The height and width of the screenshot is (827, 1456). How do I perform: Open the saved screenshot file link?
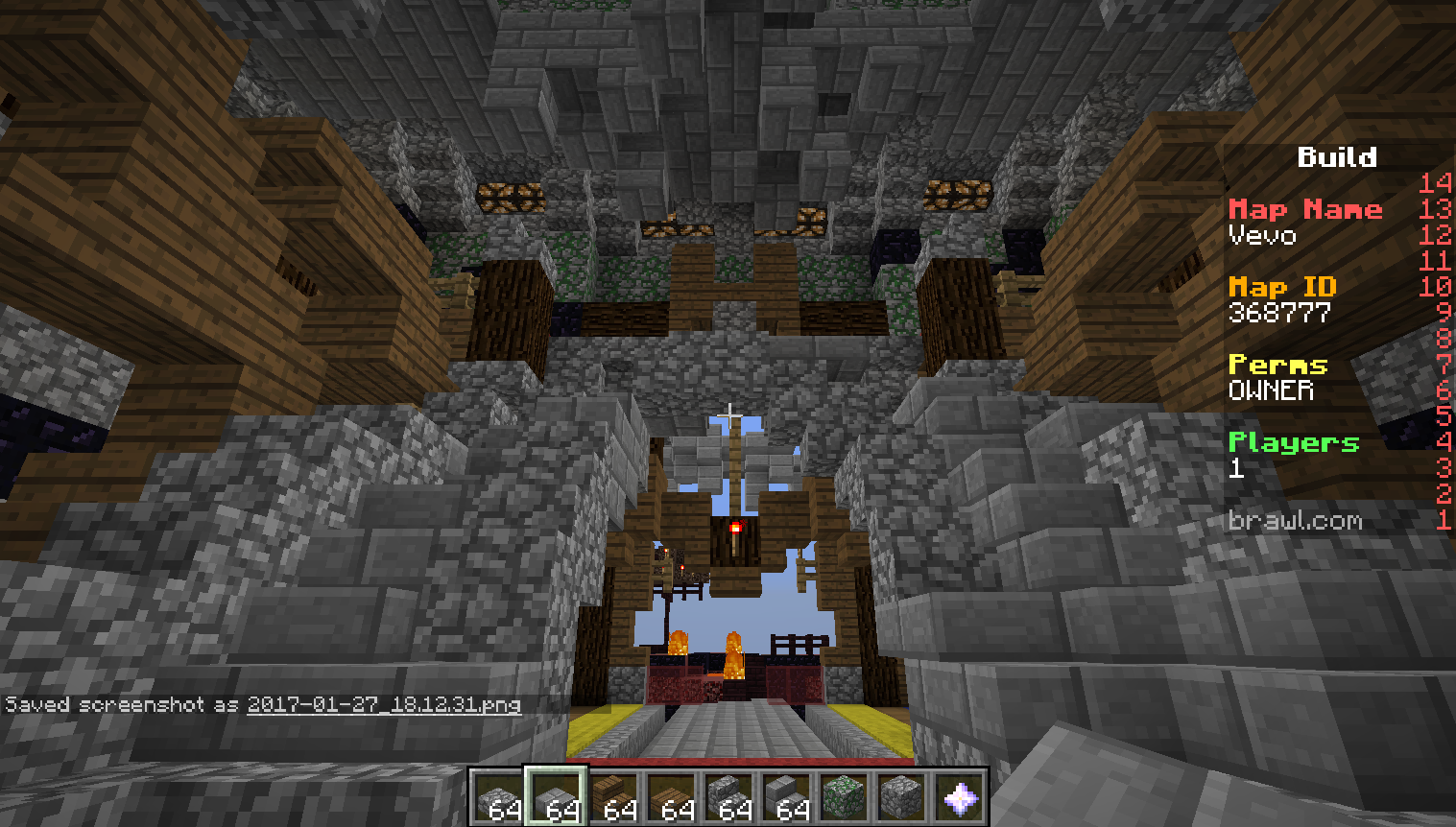(384, 705)
